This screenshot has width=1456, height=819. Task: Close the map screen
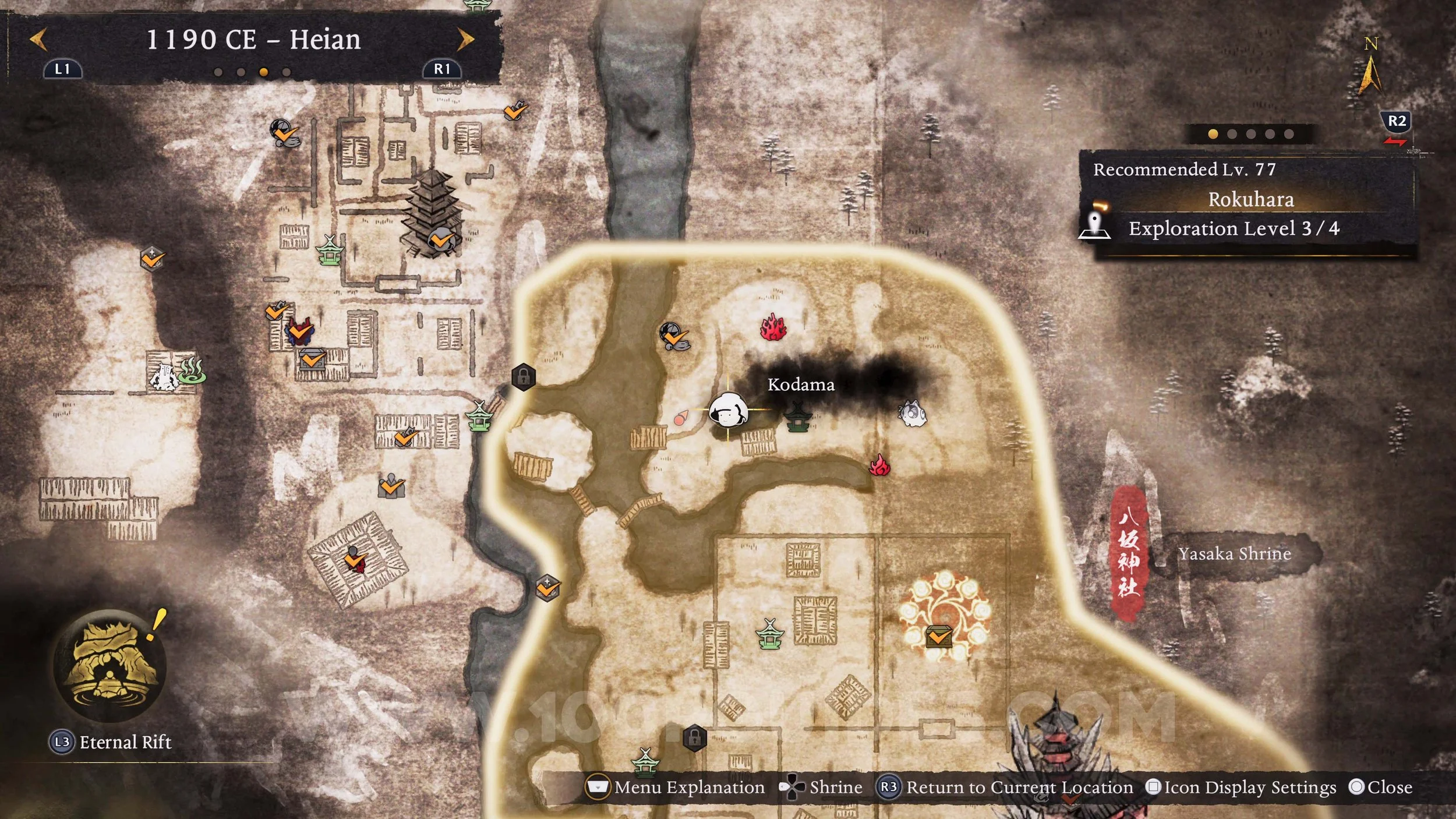1380,787
